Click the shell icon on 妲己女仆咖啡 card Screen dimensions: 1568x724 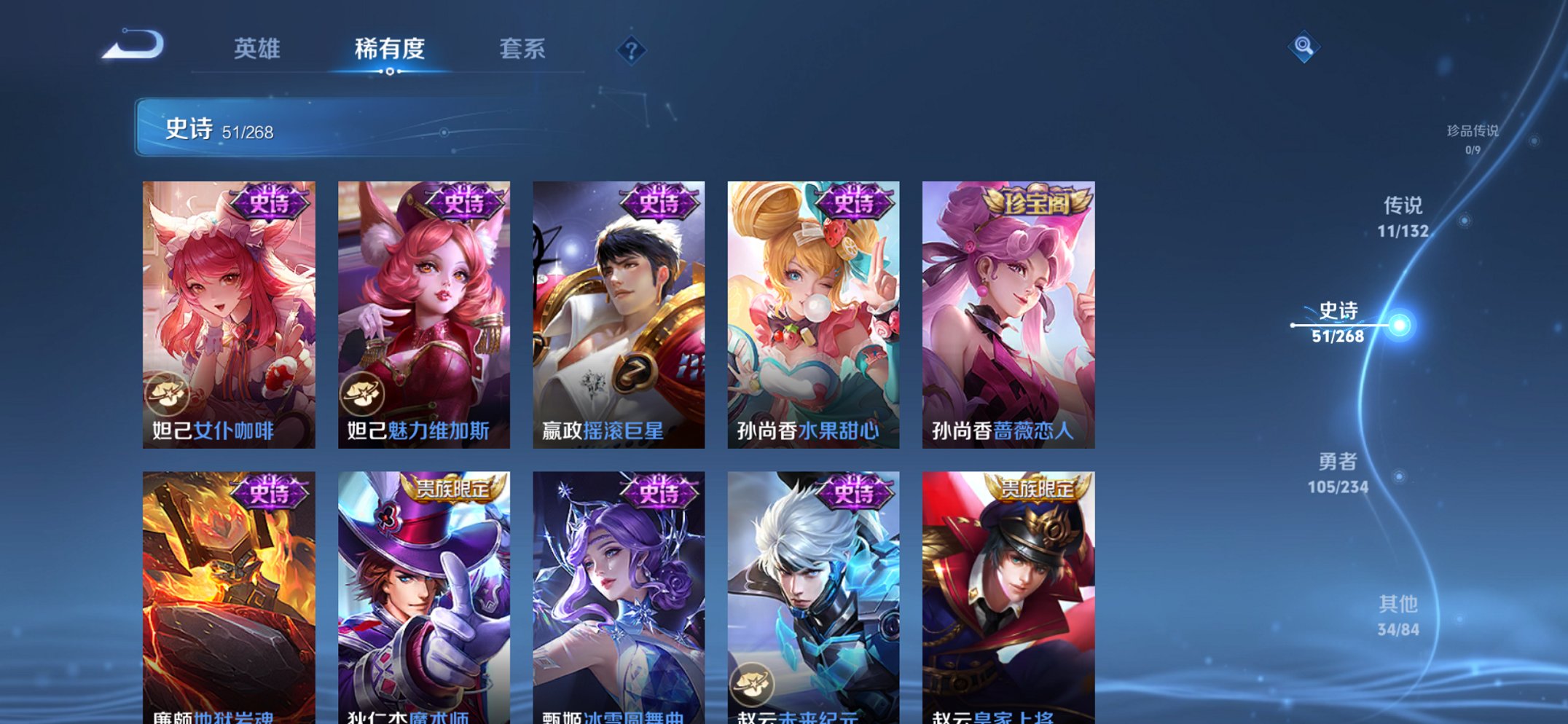click(169, 393)
